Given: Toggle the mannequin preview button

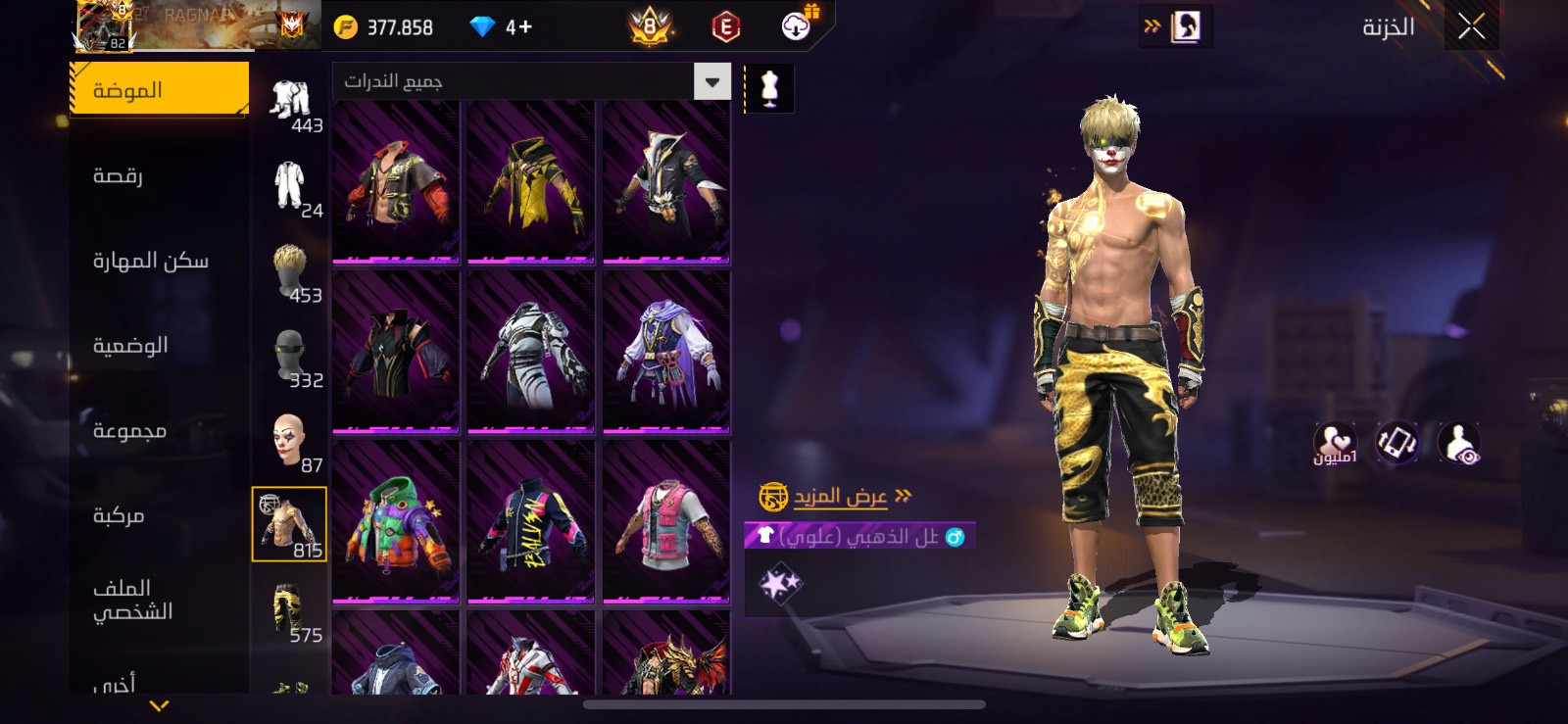Looking at the screenshot, I should pos(769,88).
